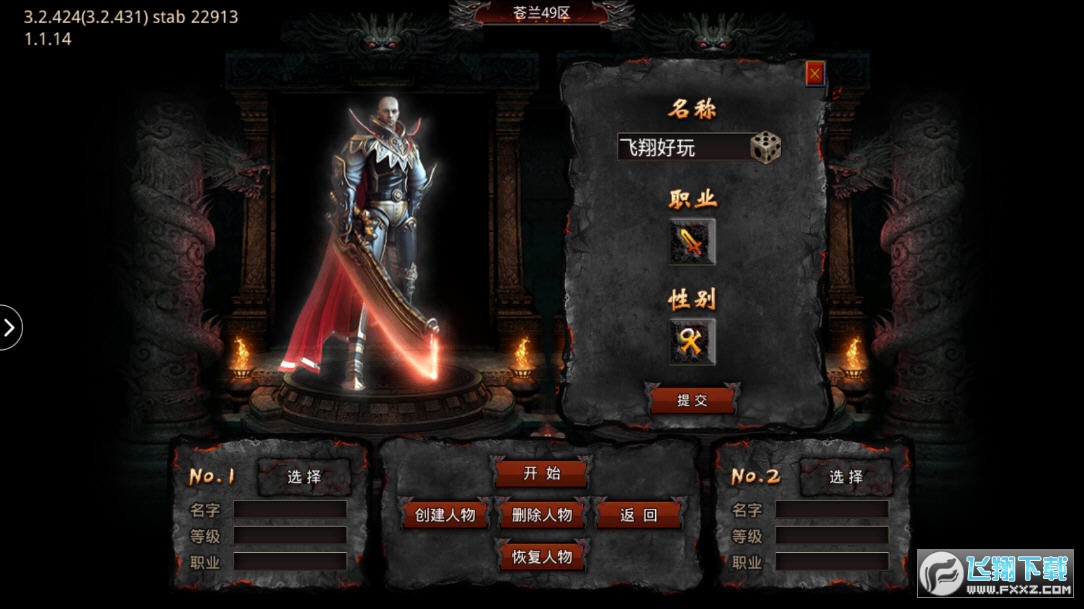Restore a character with 恢复人物
This screenshot has width=1084, height=609.
tap(541, 556)
